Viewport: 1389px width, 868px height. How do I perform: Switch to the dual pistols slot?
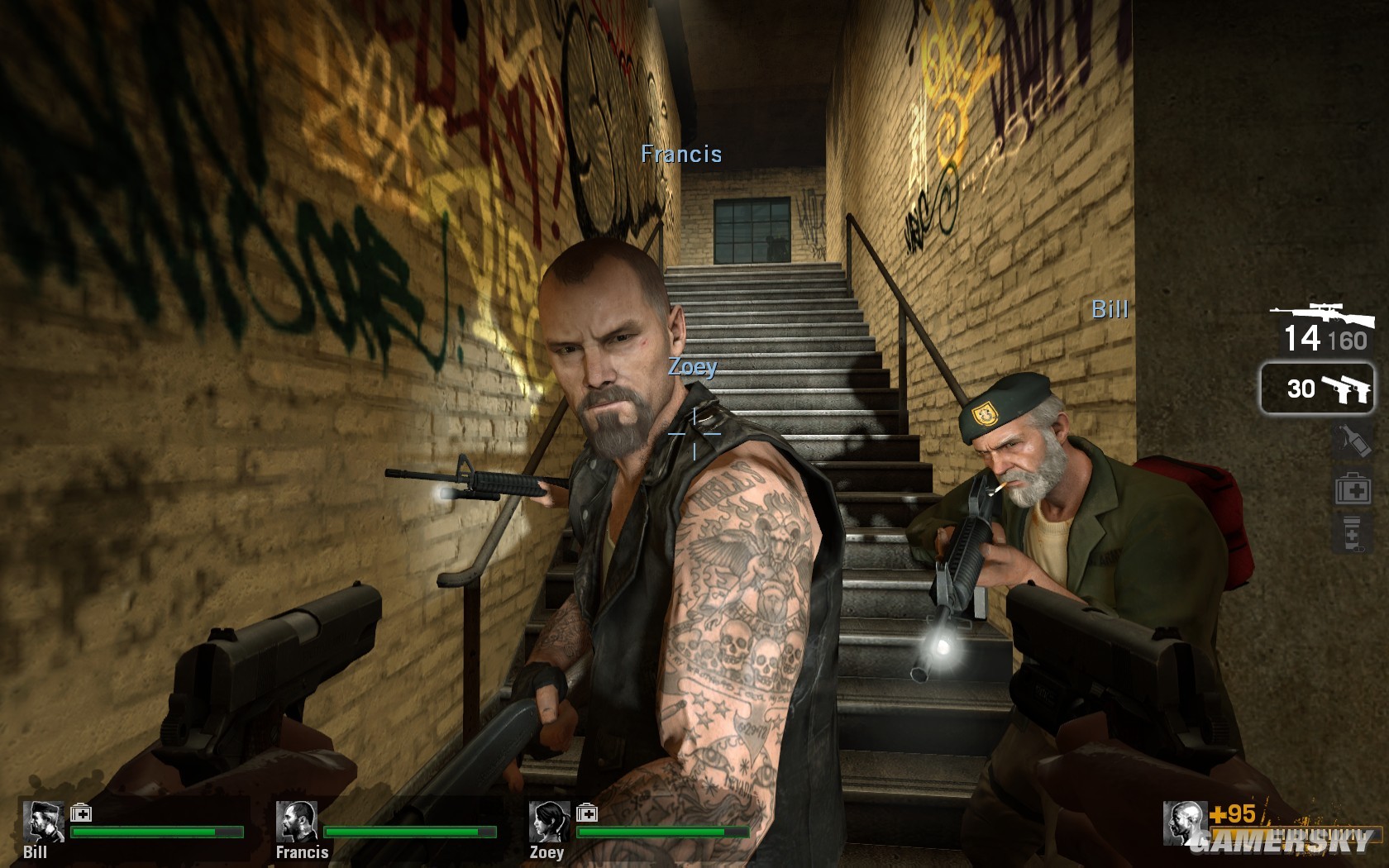coord(1316,388)
